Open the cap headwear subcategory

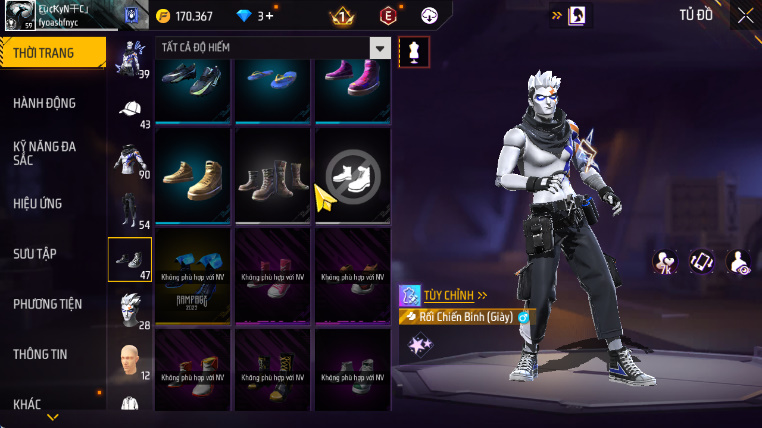pyautogui.click(x=130, y=110)
